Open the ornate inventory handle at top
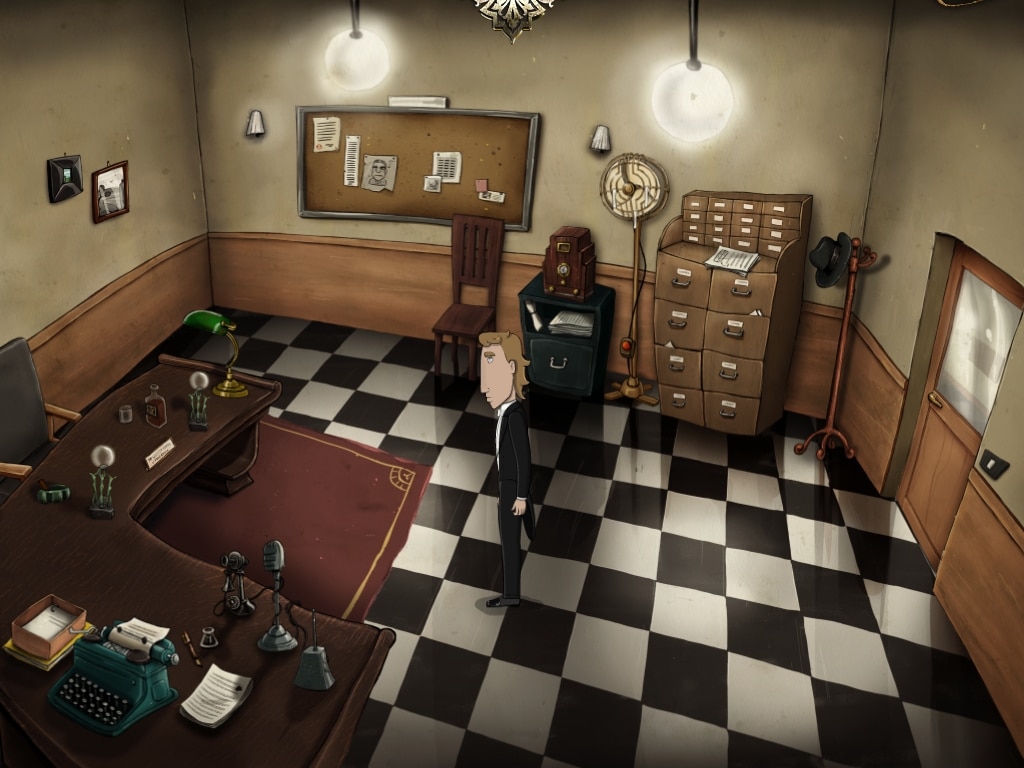This screenshot has width=1024, height=768. [x=513, y=14]
